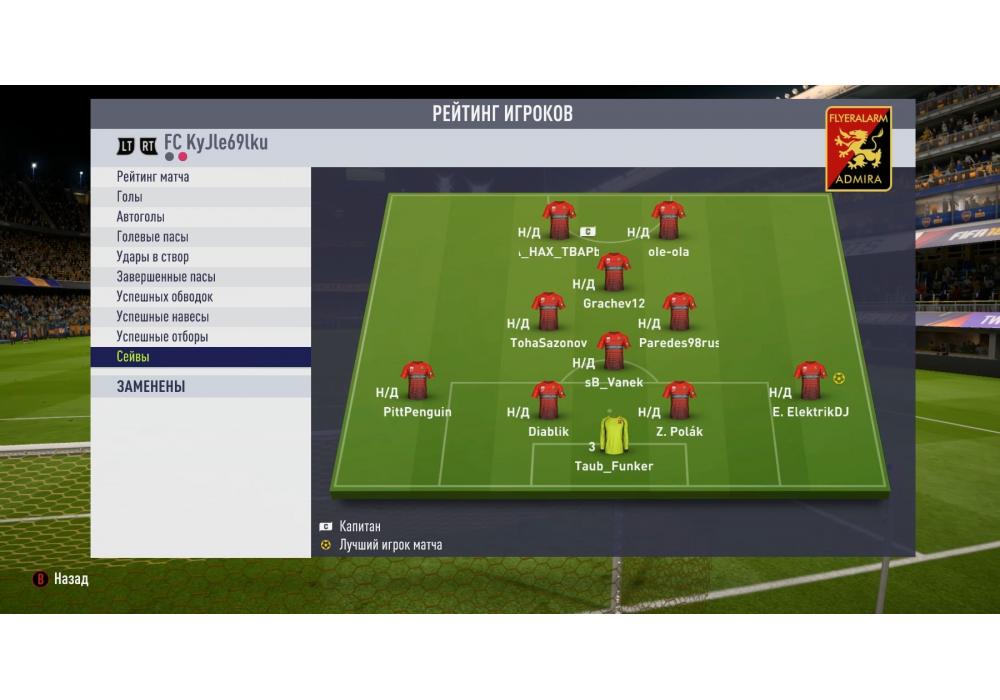The height and width of the screenshot is (700, 1000).
Task: Pick player PittPenguin's shirt
Action: 417,382
